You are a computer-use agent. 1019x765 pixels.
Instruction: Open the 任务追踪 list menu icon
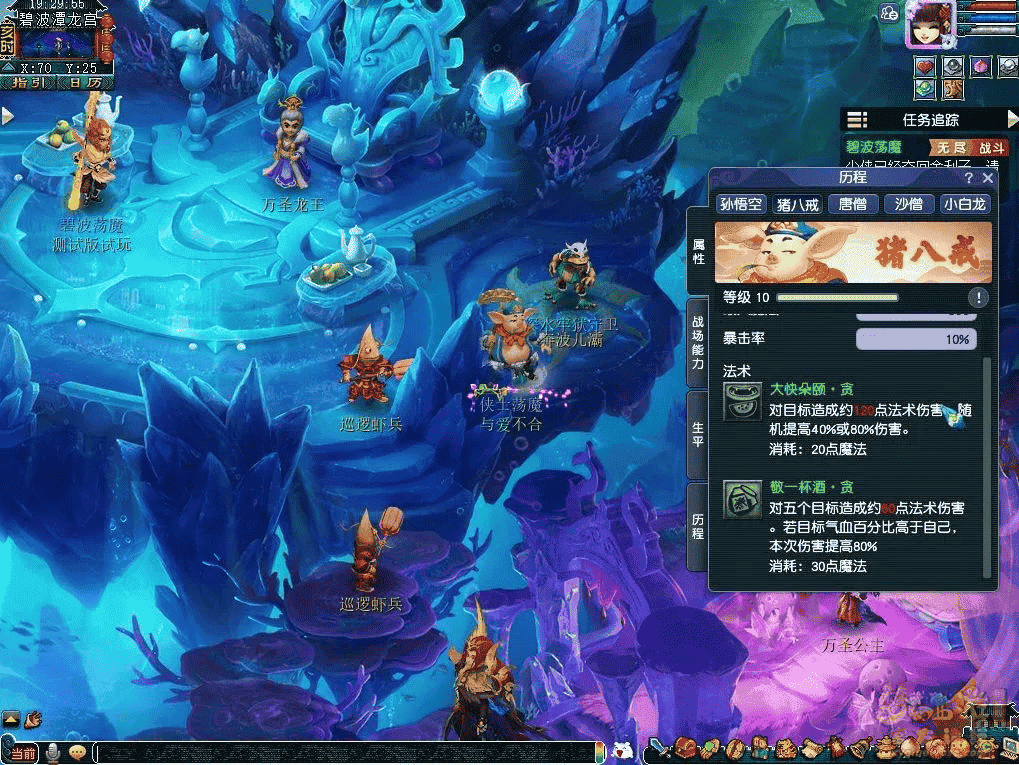coord(857,120)
